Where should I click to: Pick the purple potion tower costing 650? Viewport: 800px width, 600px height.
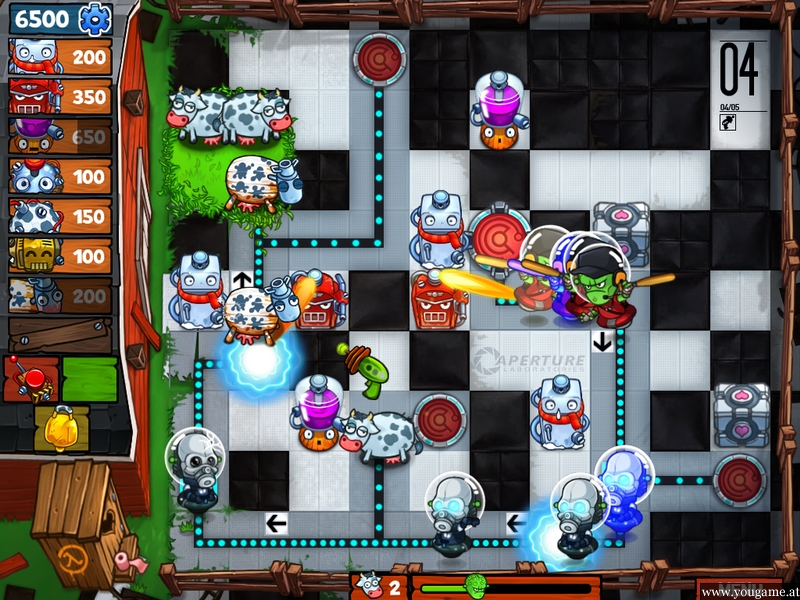coord(58,137)
